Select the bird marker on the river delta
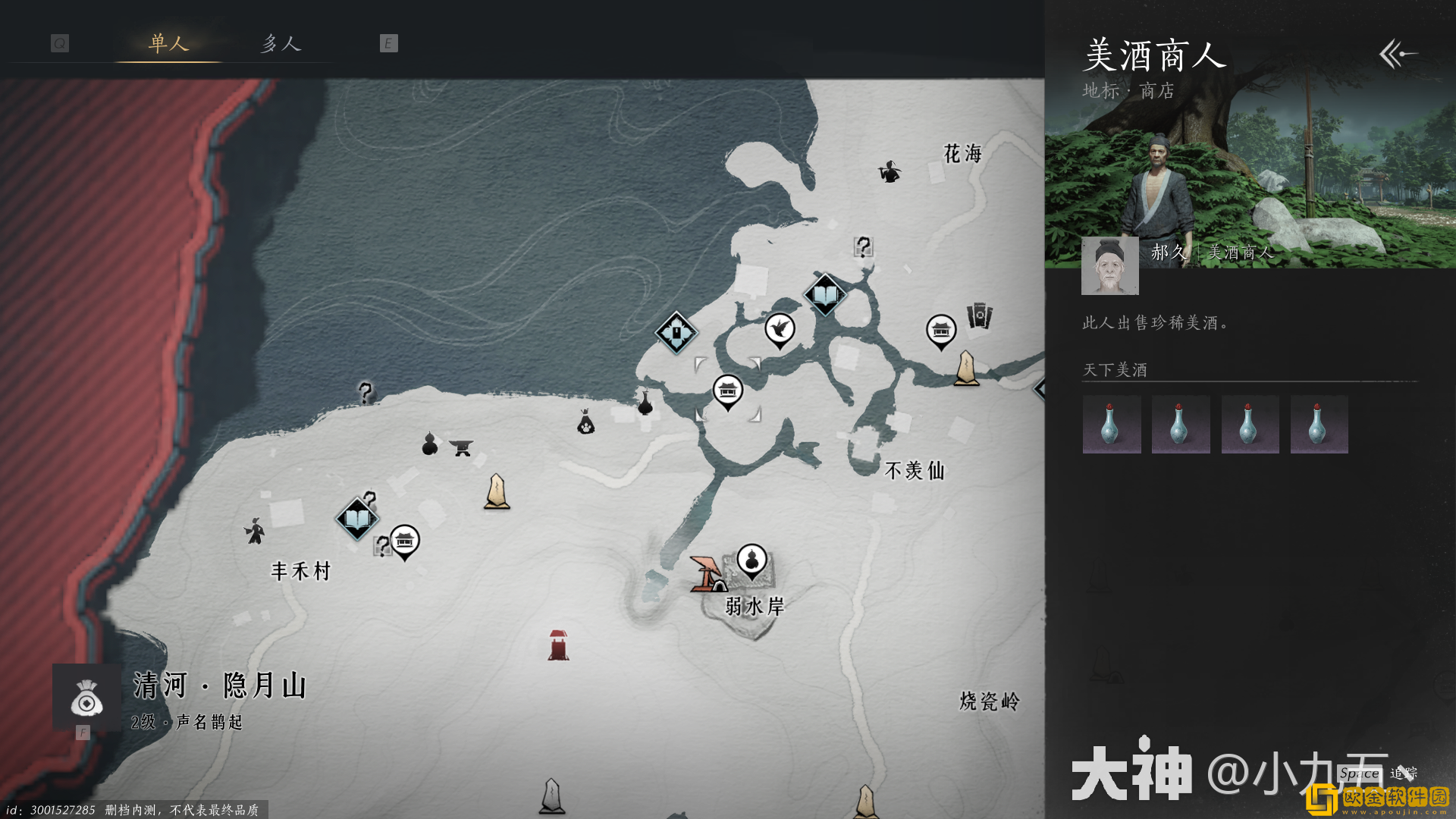Screen dimensions: 1456x819 coord(779,330)
